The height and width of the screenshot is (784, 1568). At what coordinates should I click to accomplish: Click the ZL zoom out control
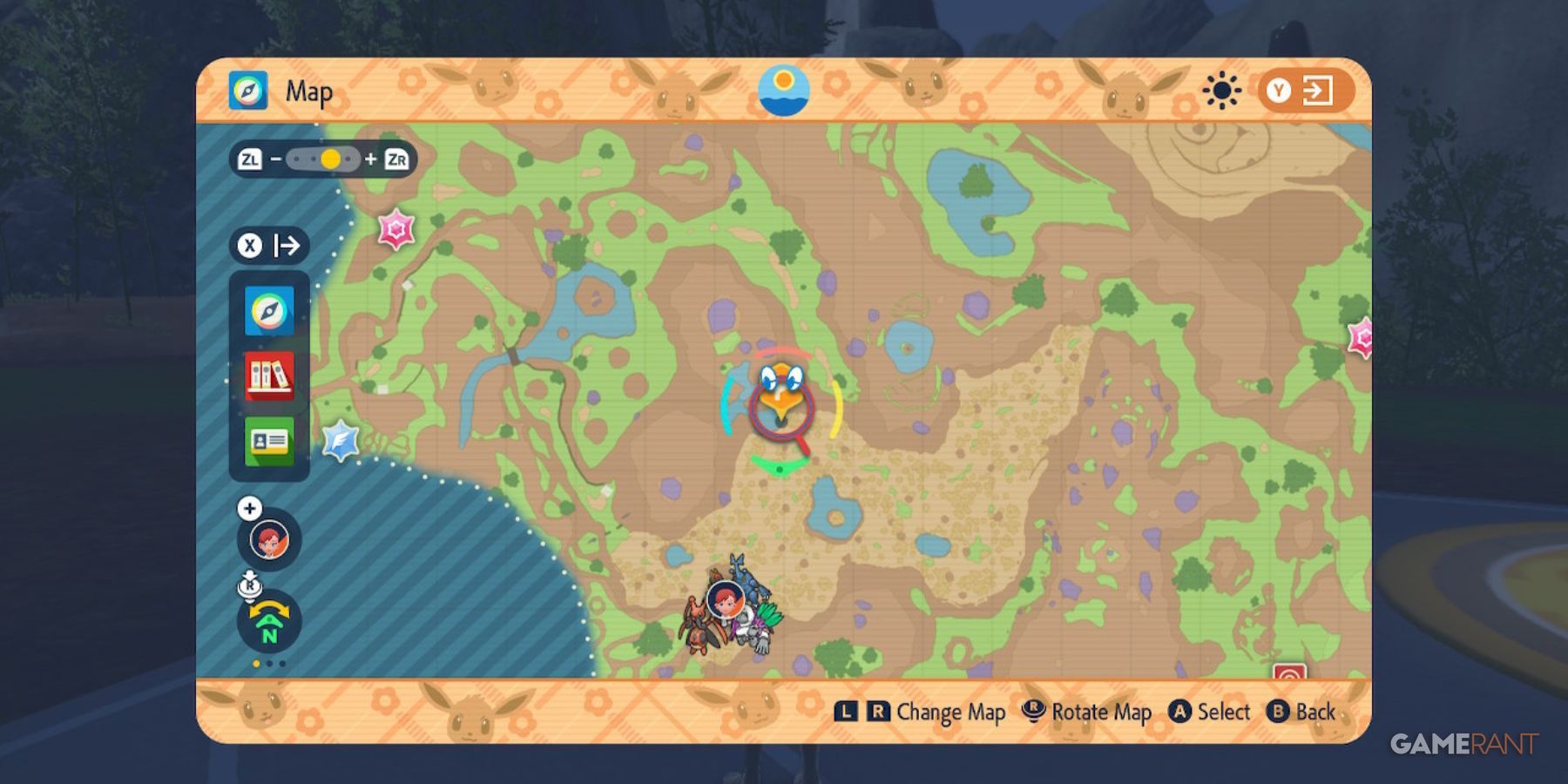coord(252,159)
